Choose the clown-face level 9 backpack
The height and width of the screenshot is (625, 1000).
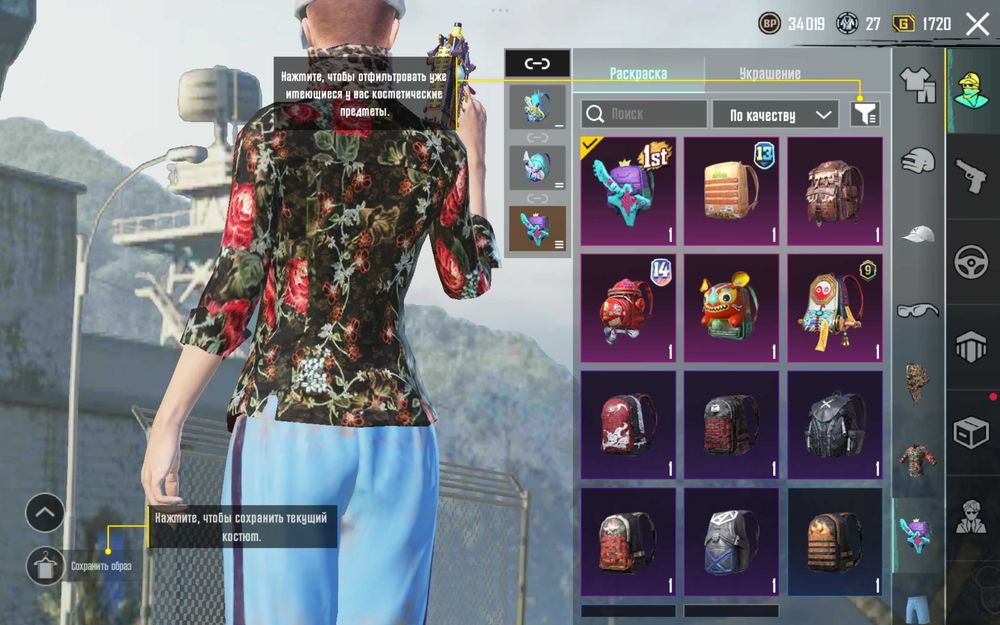tap(834, 308)
